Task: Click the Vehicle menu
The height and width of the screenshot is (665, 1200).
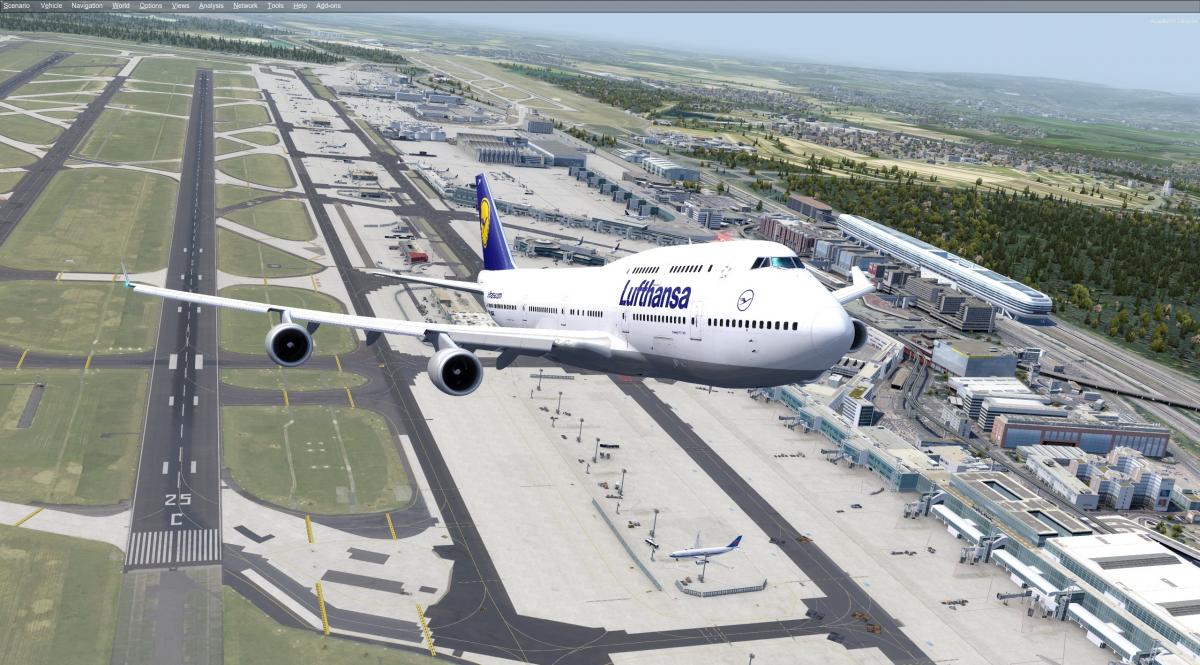Action: tap(51, 6)
